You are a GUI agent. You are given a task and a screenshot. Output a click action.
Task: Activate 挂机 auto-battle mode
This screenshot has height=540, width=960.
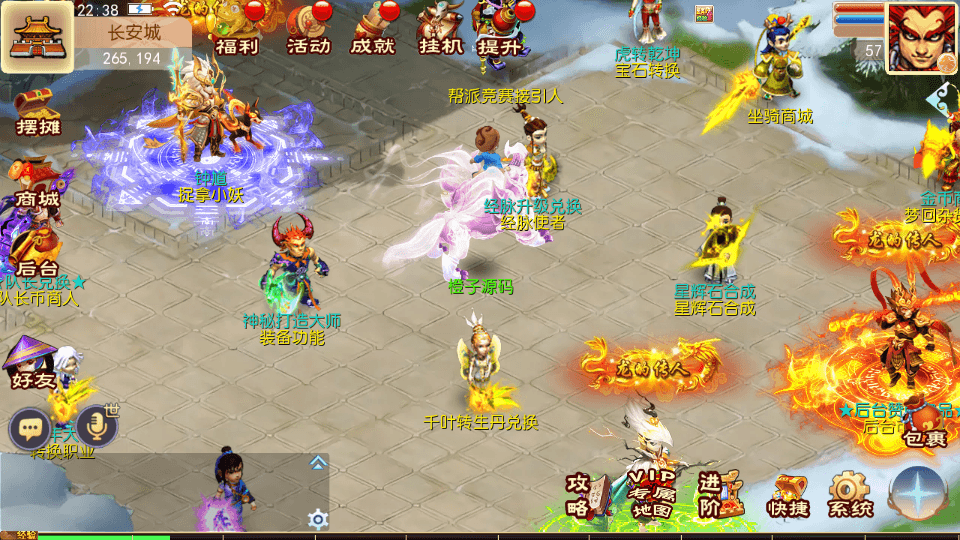click(438, 30)
